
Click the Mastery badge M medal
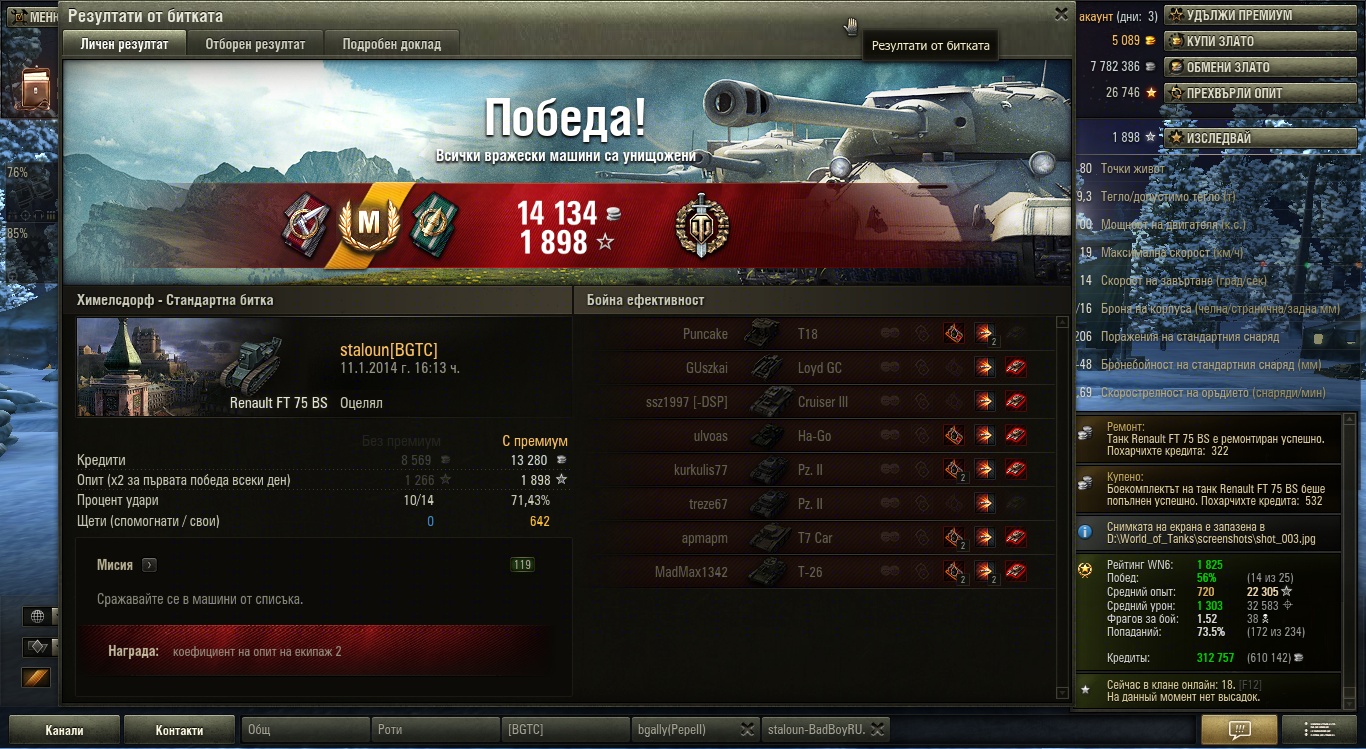coord(370,226)
